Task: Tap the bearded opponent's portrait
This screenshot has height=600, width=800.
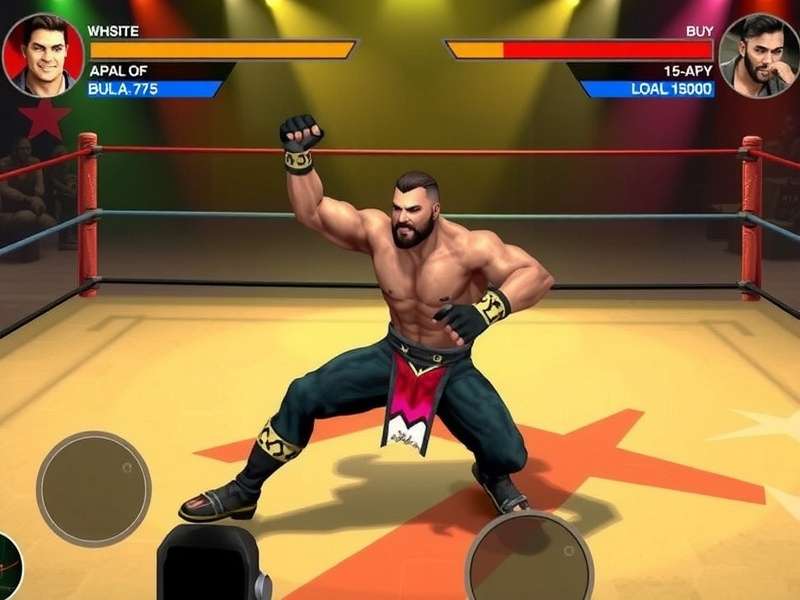Action: 759,56
